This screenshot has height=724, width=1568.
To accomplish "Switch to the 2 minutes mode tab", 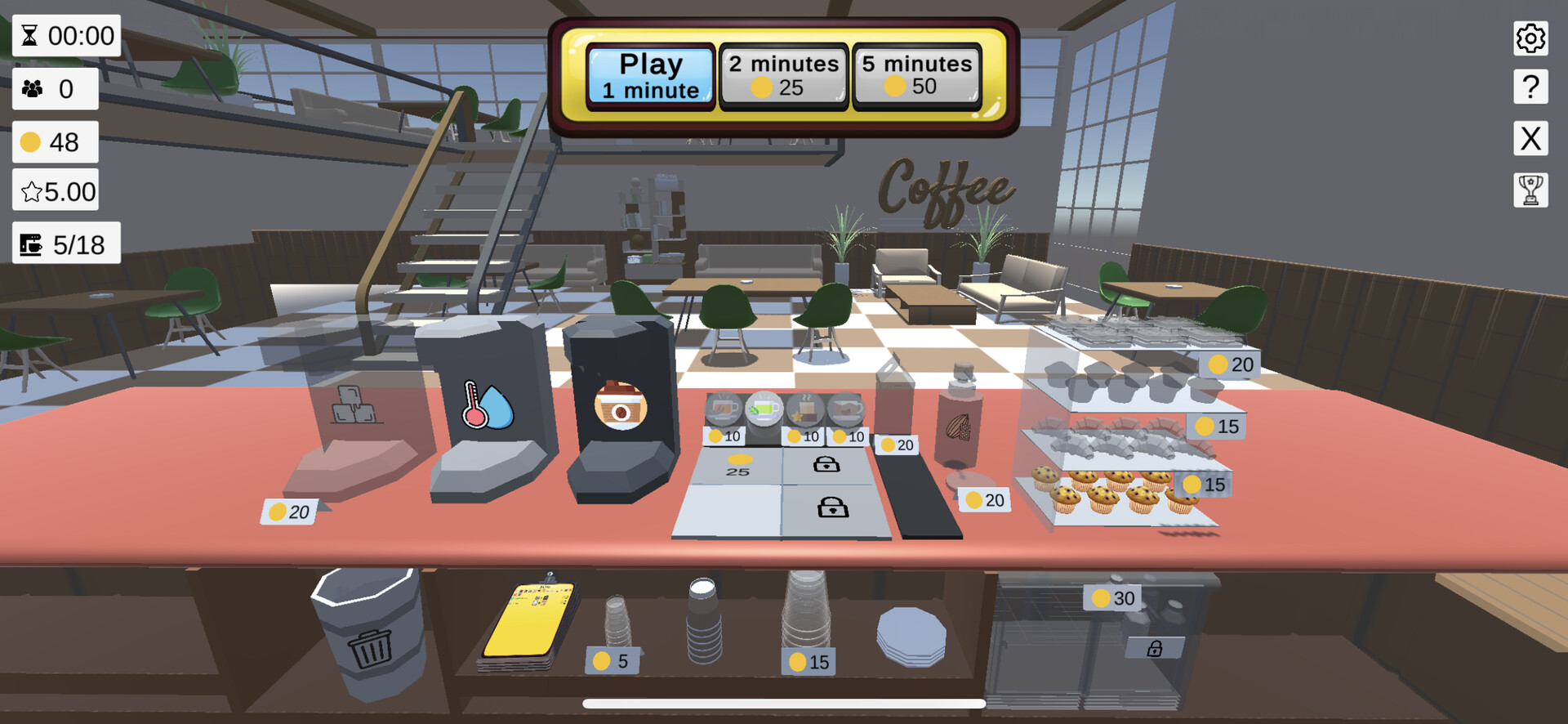I will [782, 75].
